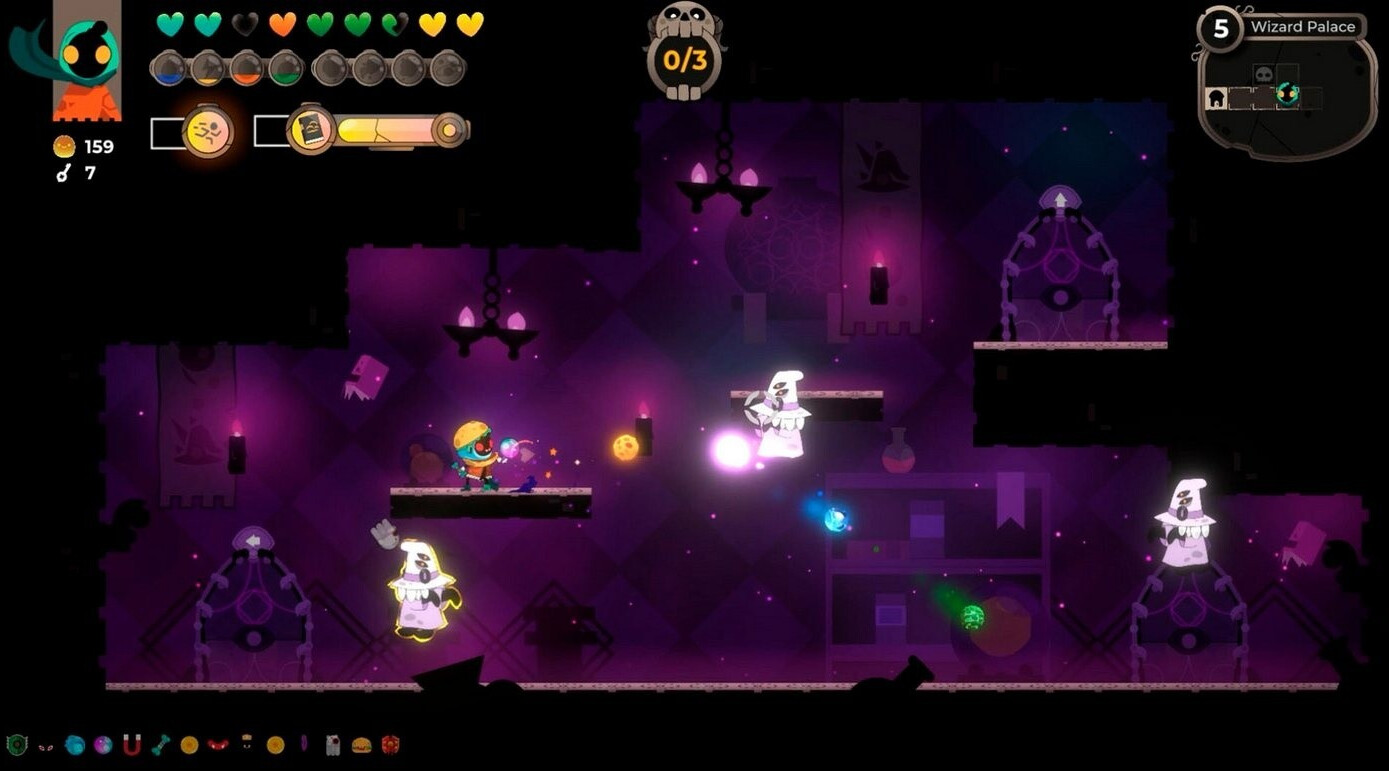This screenshot has height=771, width=1389.
Task: Click the player marker on the minimap
Action: click(x=1287, y=96)
